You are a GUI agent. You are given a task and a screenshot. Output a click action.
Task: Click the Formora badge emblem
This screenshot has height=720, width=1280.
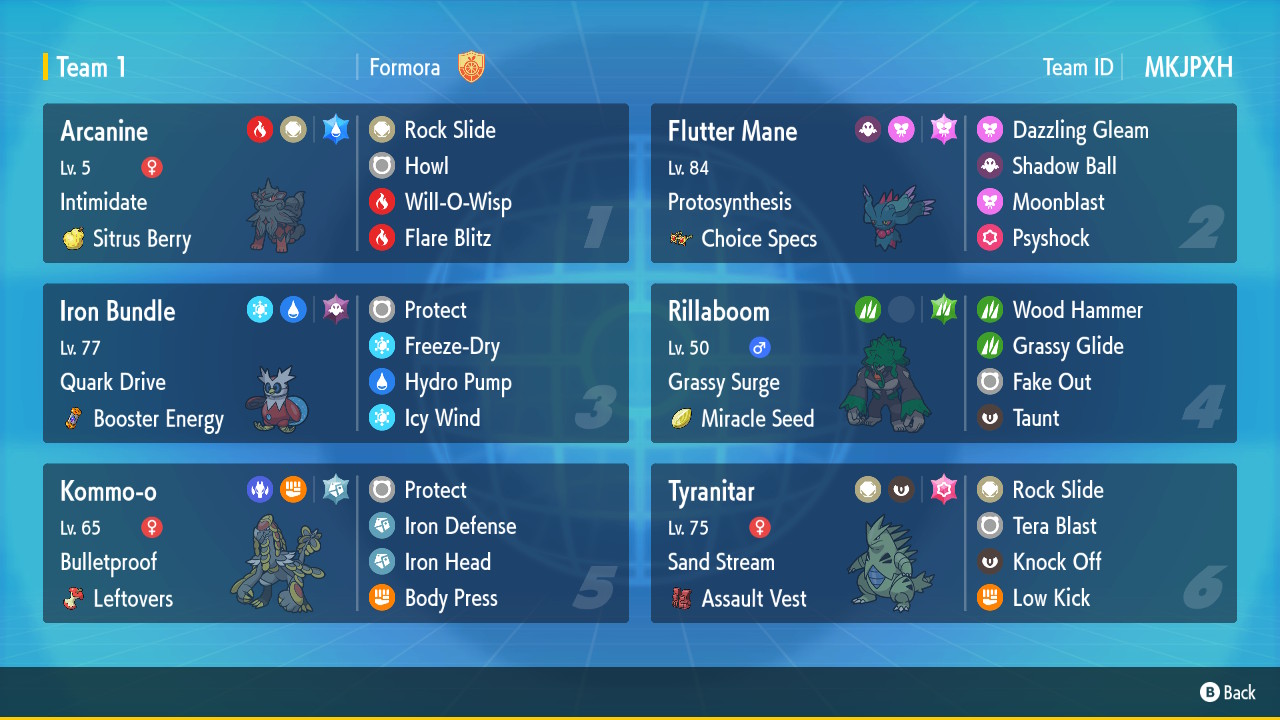pyautogui.click(x=470, y=67)
